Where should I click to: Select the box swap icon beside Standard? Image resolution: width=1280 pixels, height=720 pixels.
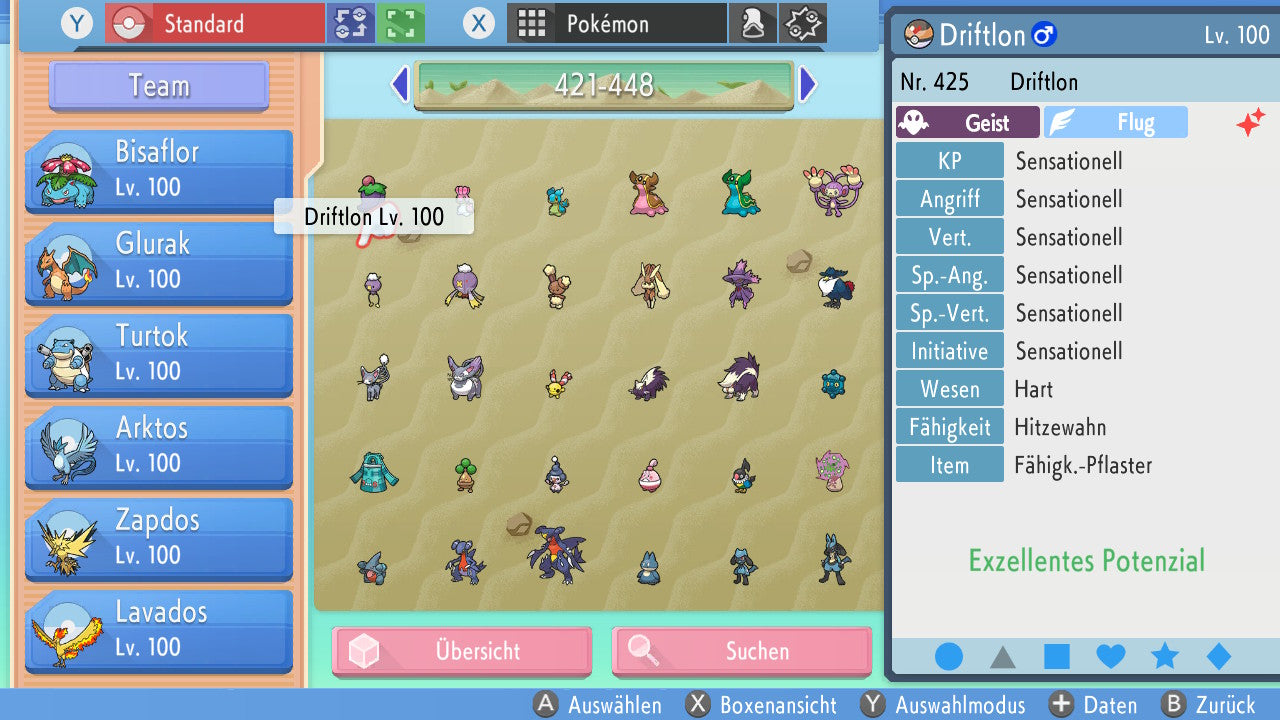pos(351,23)
